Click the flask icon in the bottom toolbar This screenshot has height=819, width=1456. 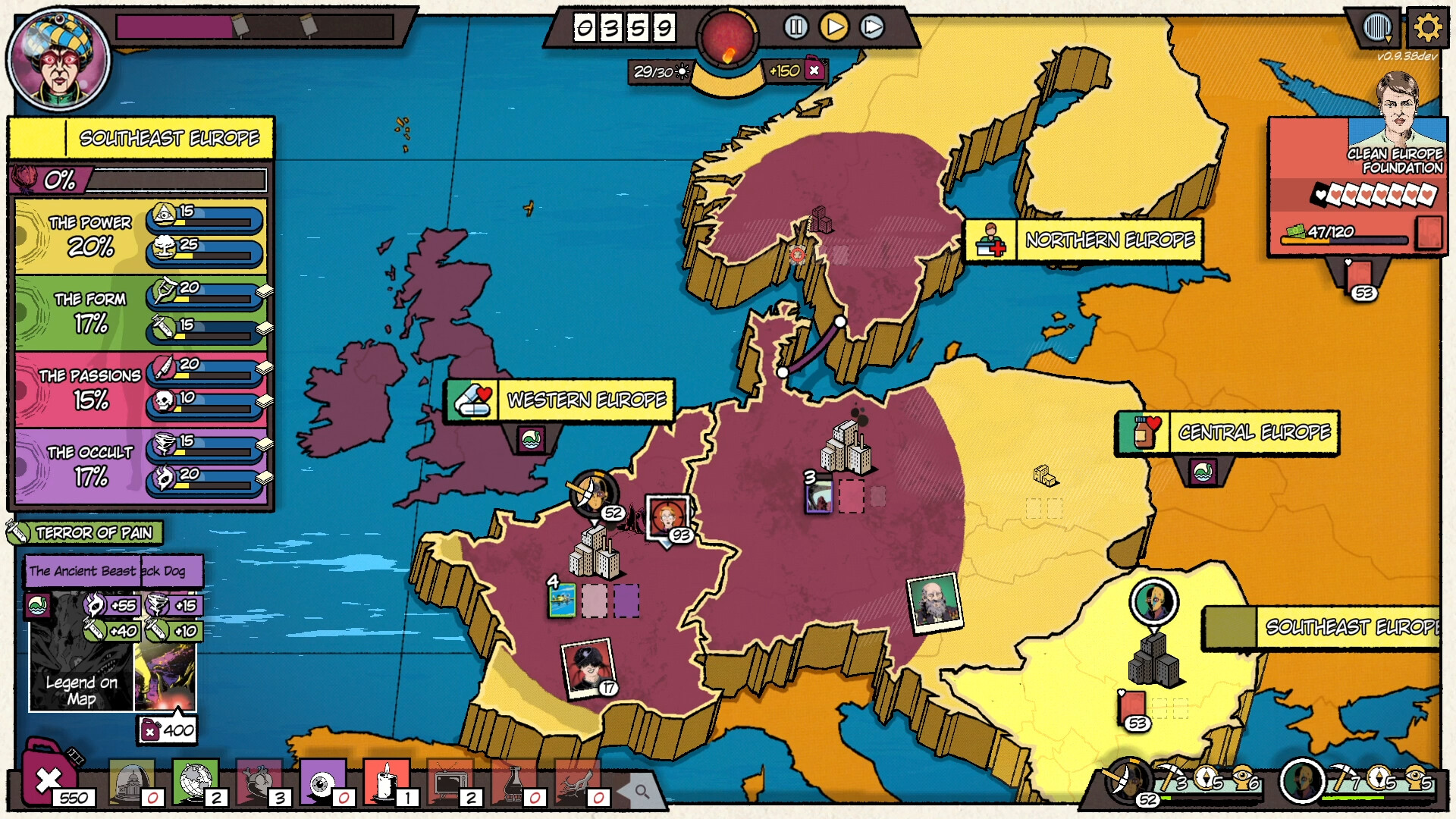click(x=514, y=783)
